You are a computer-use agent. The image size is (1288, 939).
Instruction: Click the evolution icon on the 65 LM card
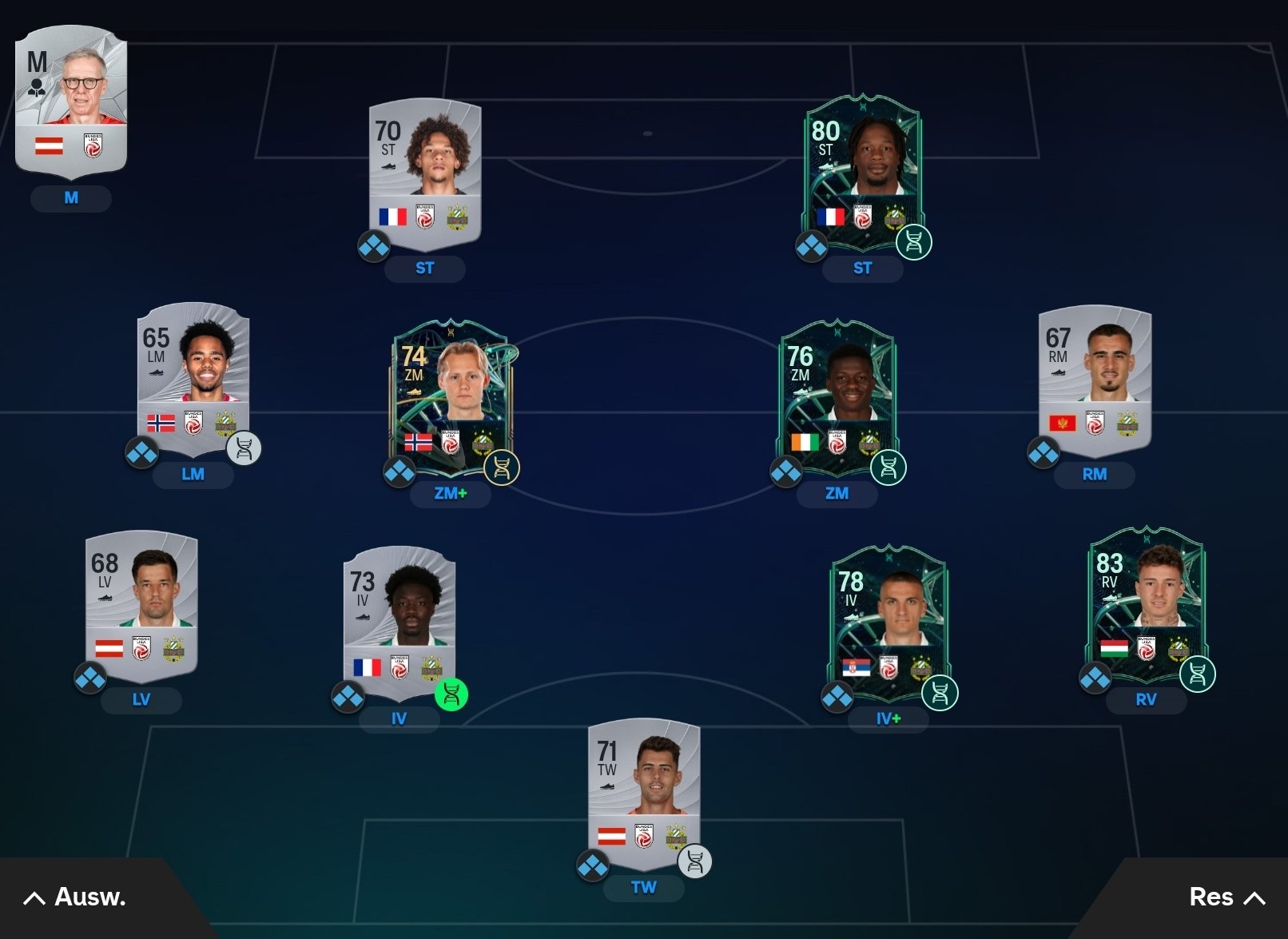pyautogui.click(x=244, y=449)
